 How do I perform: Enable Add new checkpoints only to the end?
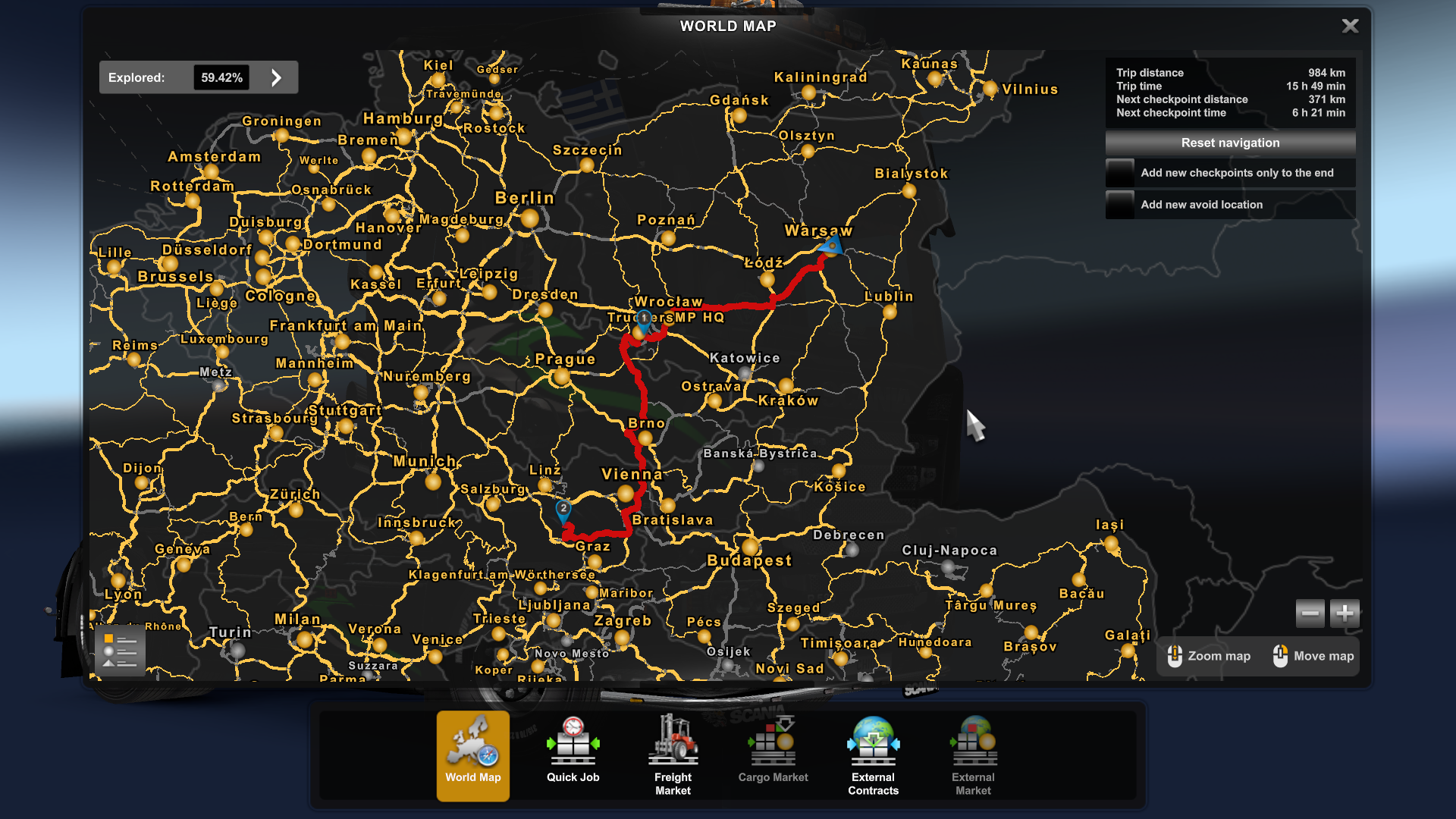tap(1119, 172)
